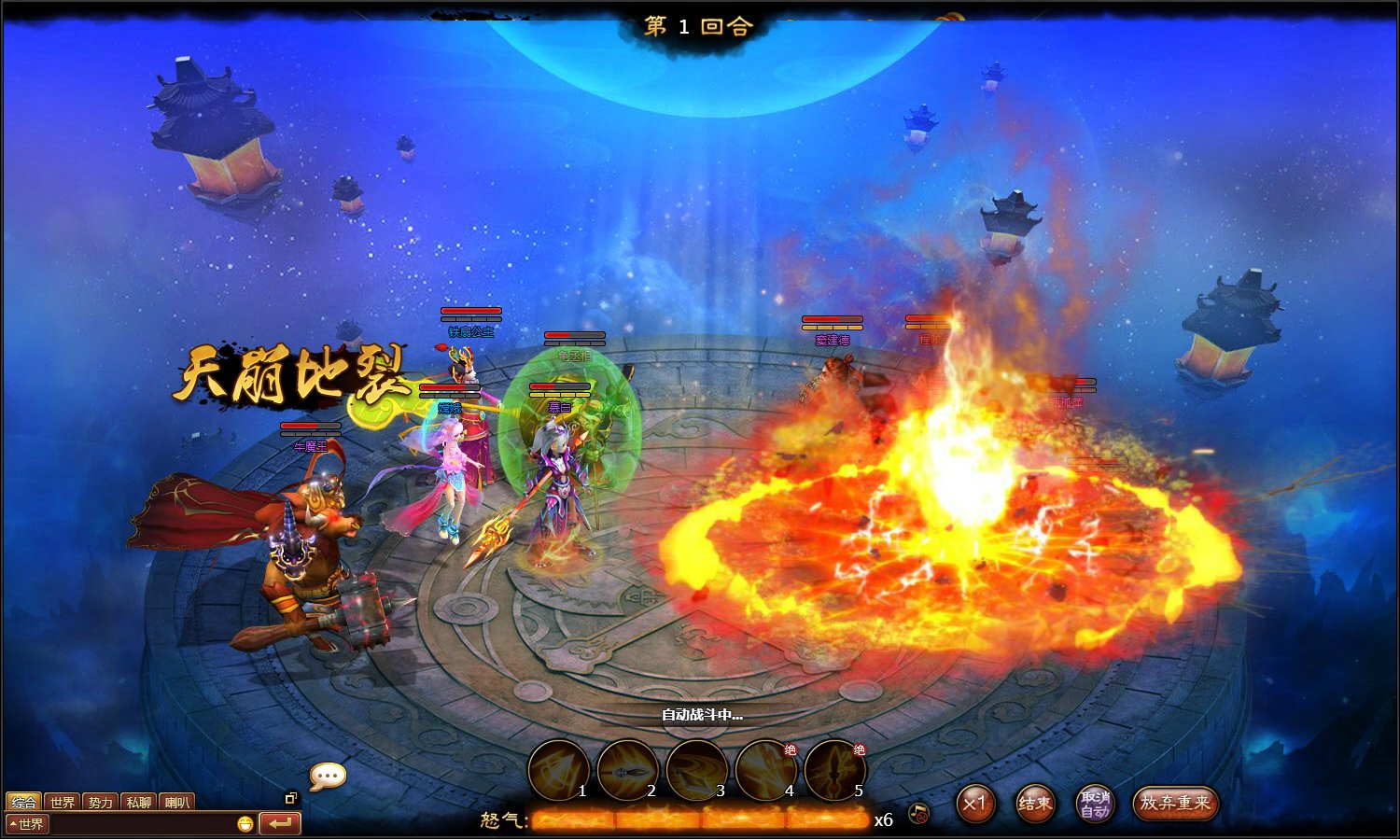
Task: Open the 喇叭 horn chat tab
Action: pyautogui.click(x=177, y=802)
